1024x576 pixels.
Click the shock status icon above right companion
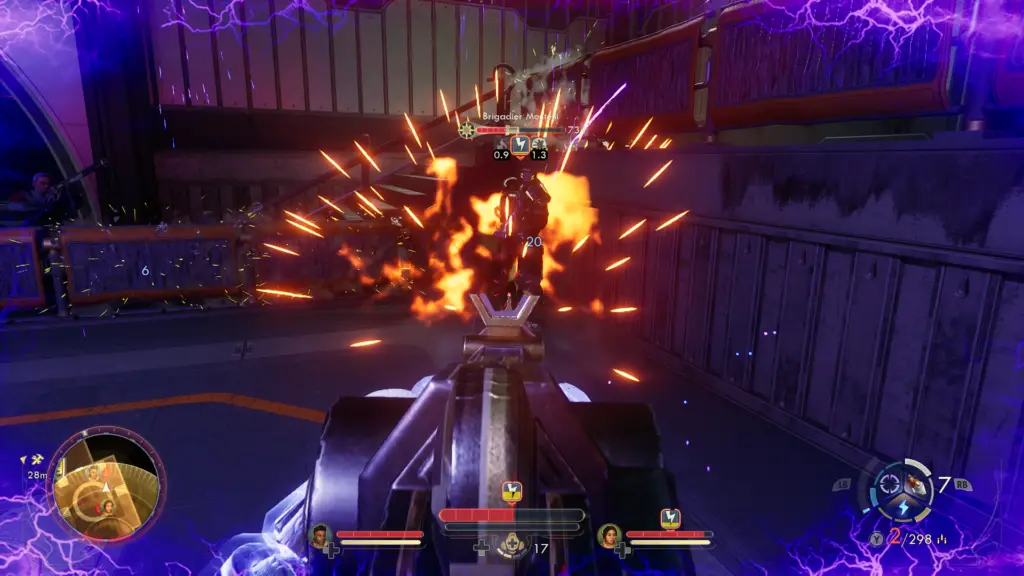[670, 518]
